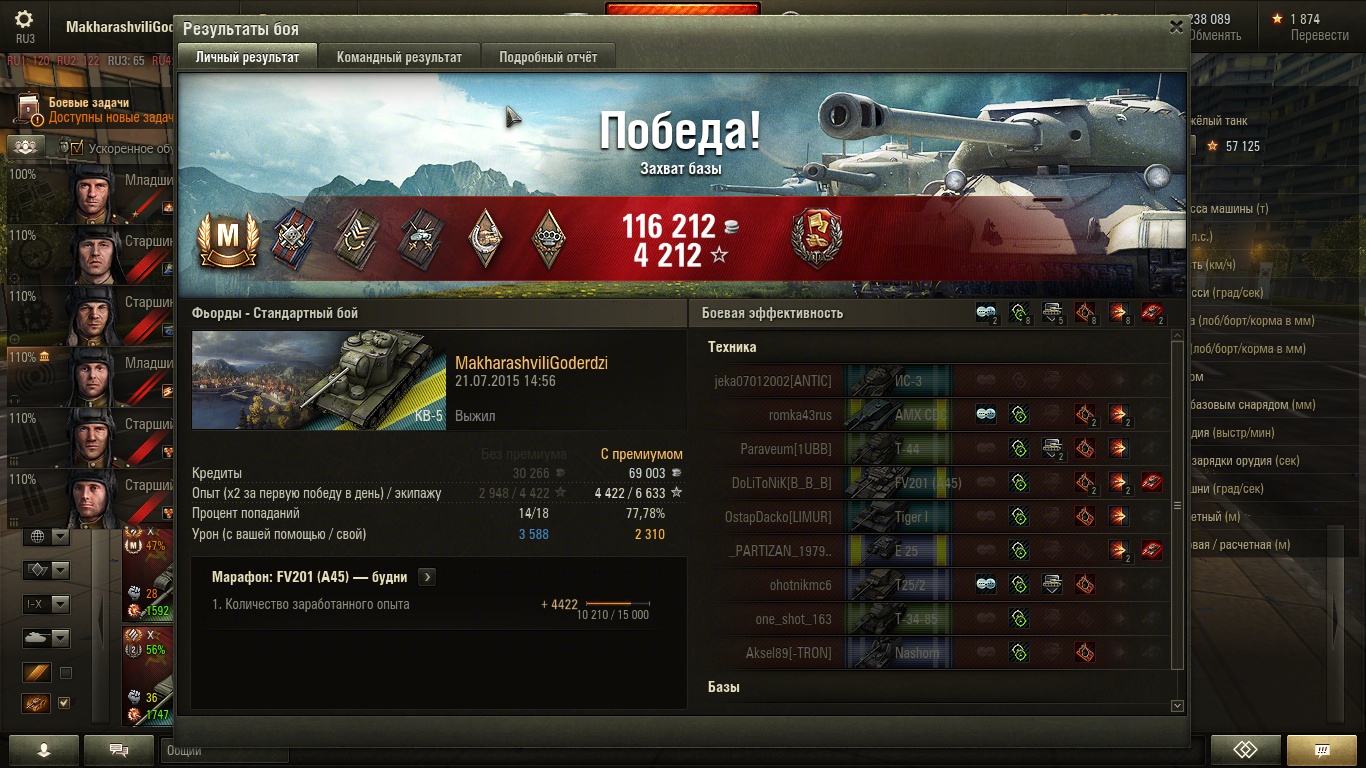Open Боевые задачи missions panel
The height and width of the screenshot is (768, 1366).
pos(90,110)
